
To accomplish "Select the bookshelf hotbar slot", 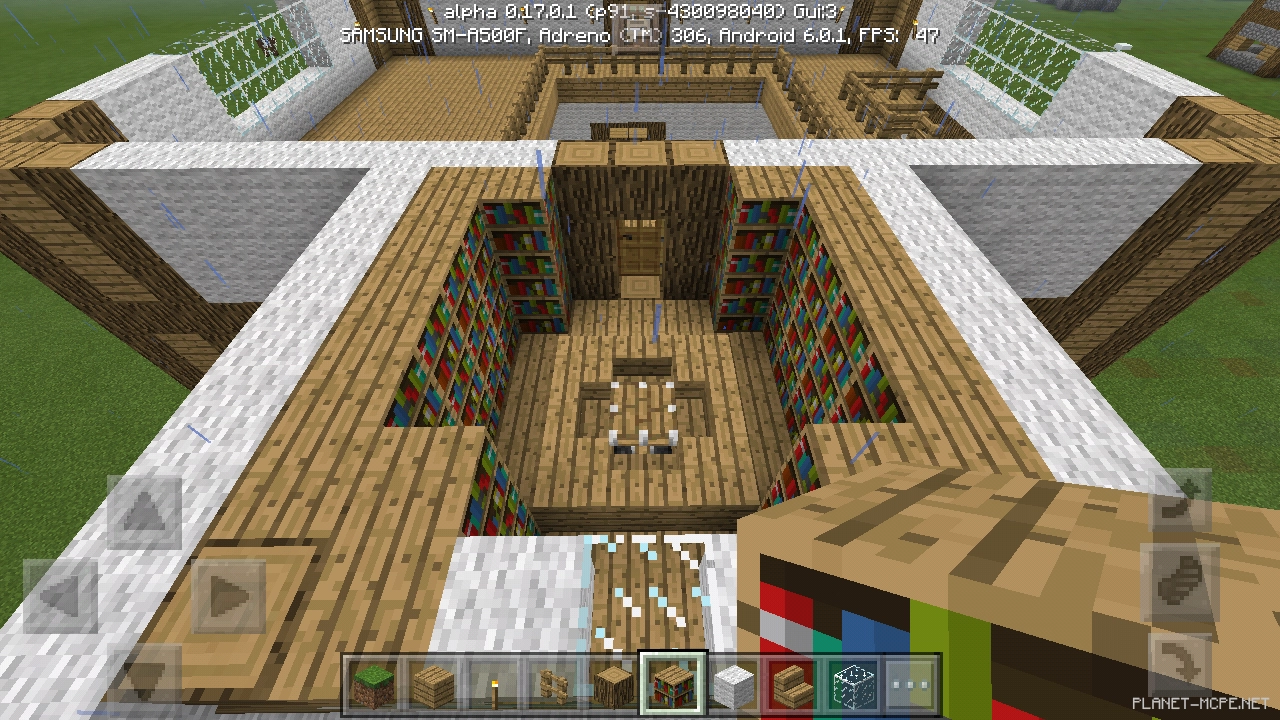I will [672, 684].
